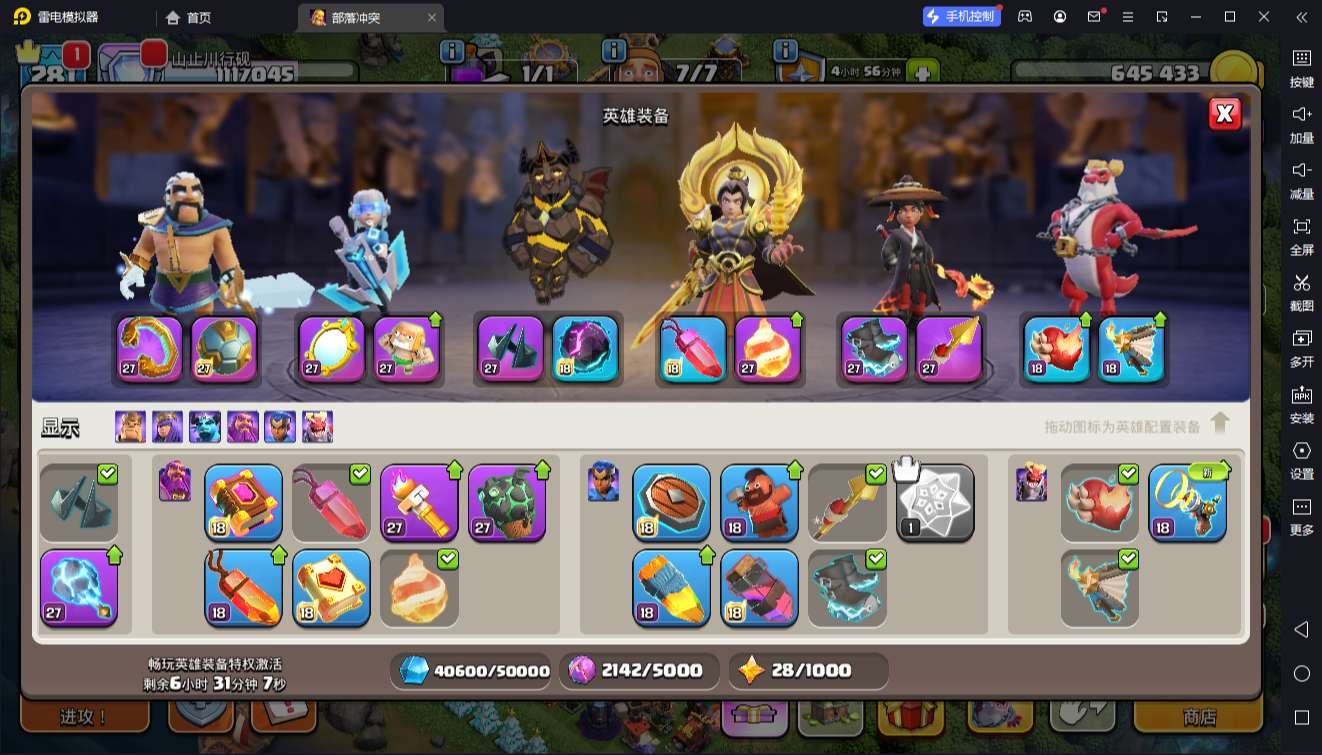
Task: Pick the Rocket Spear equipment slot
Action: click(x=947, y=349)
